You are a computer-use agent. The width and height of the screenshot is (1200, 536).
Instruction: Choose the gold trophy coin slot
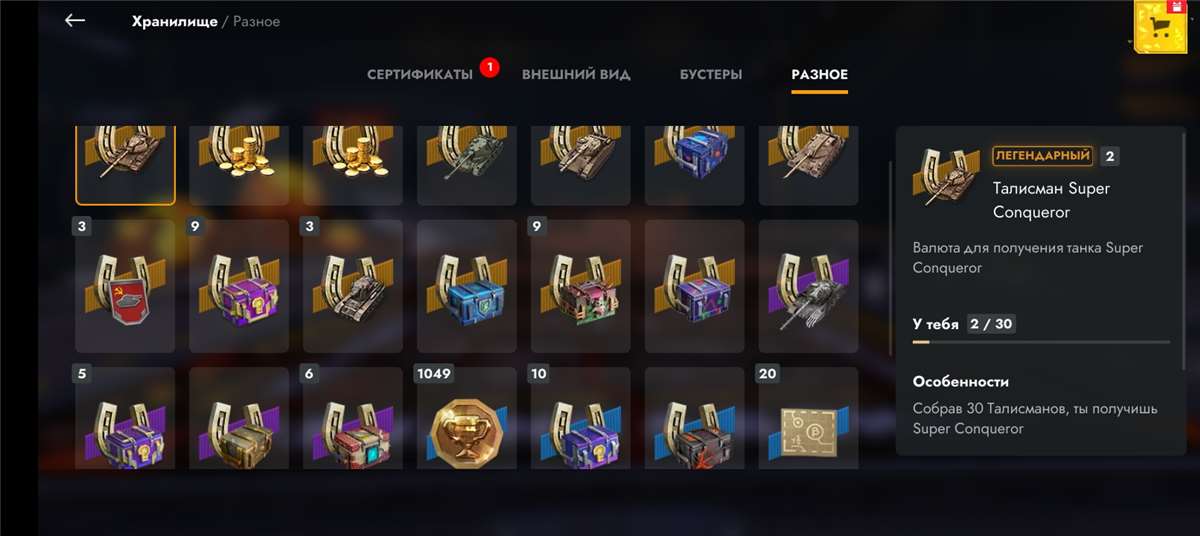[x=467, y=420]
